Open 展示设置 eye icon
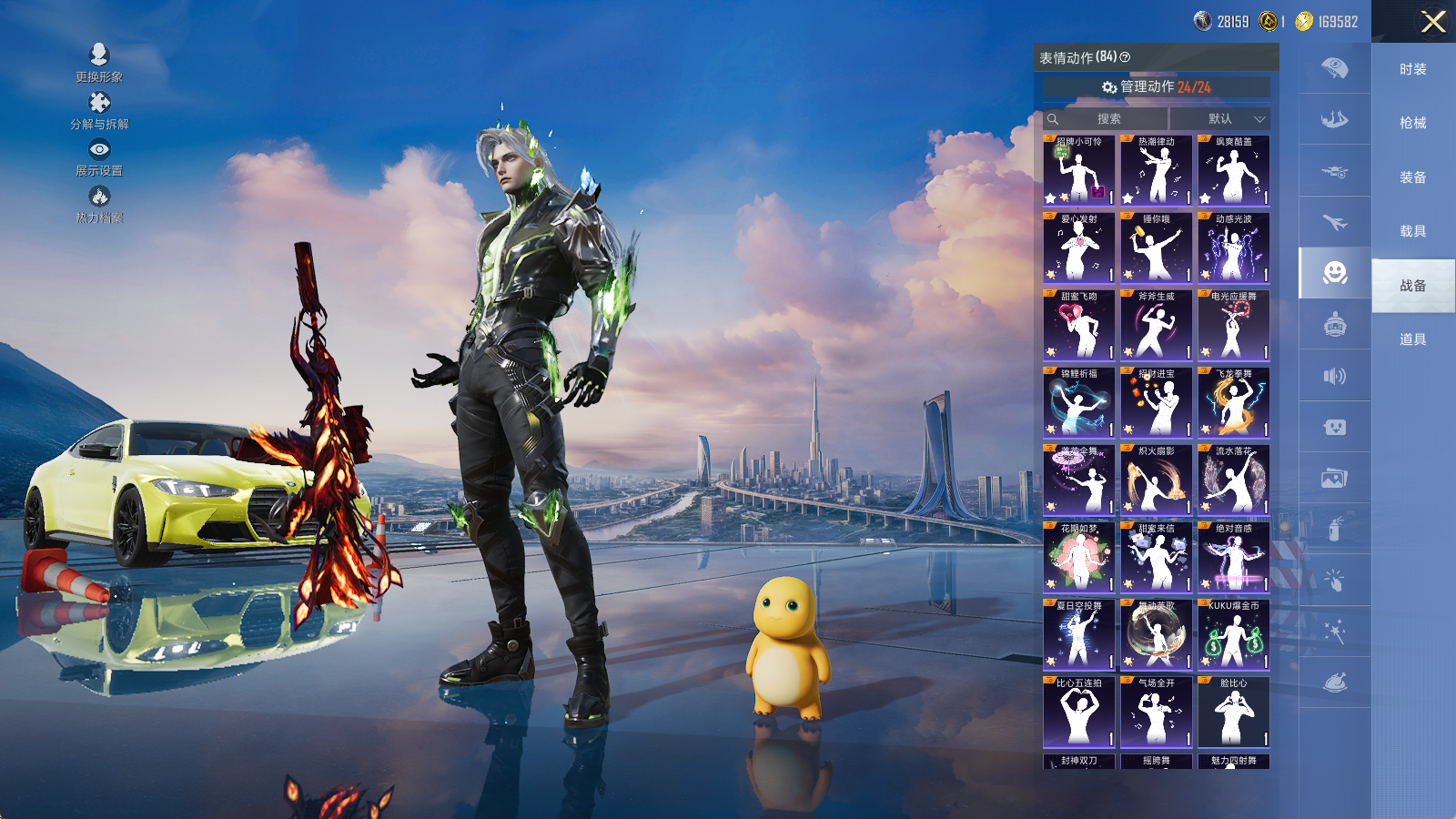The width and height of the screenshot is (1456, 819). 99,149
